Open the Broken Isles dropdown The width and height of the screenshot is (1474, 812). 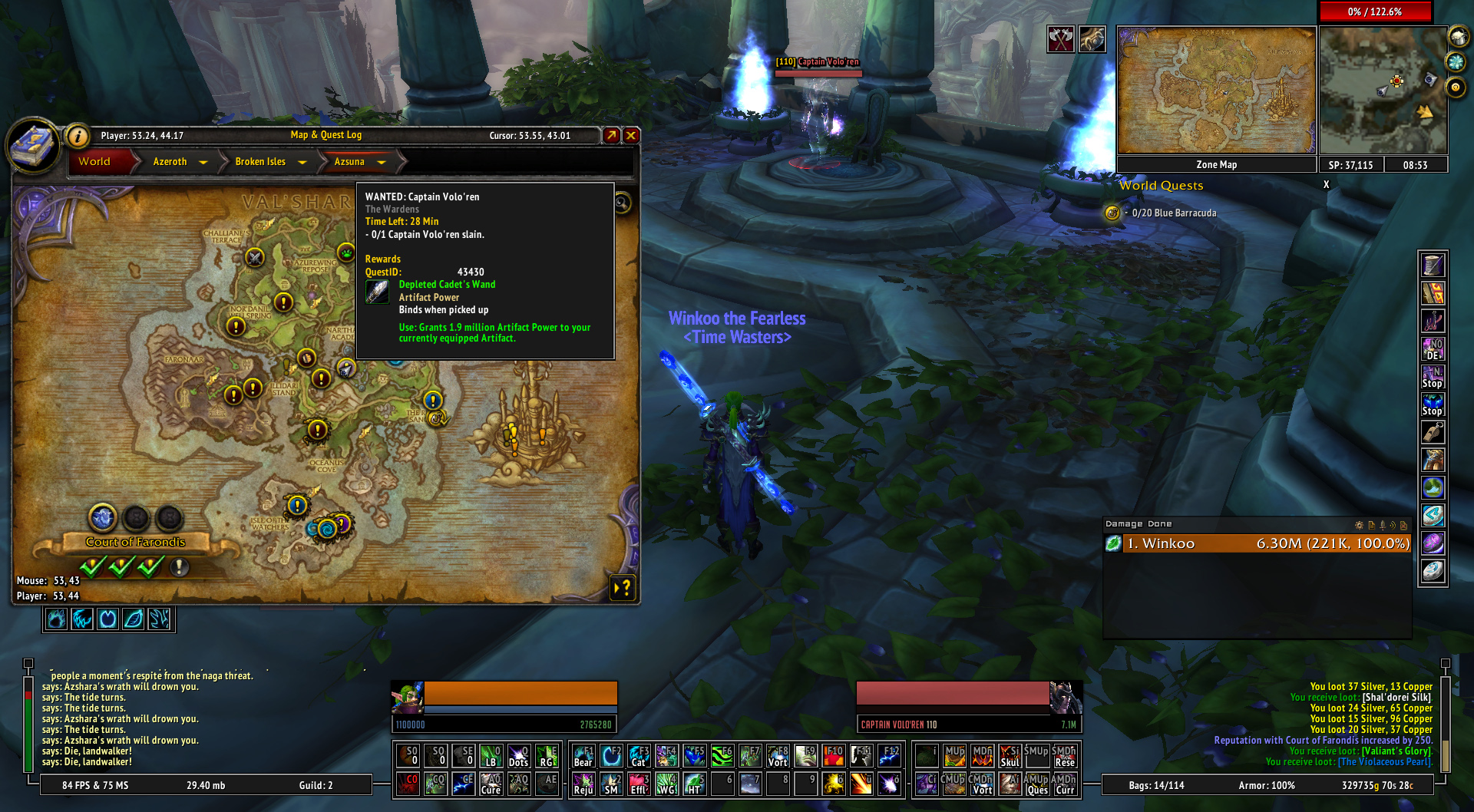click(302, 162)
